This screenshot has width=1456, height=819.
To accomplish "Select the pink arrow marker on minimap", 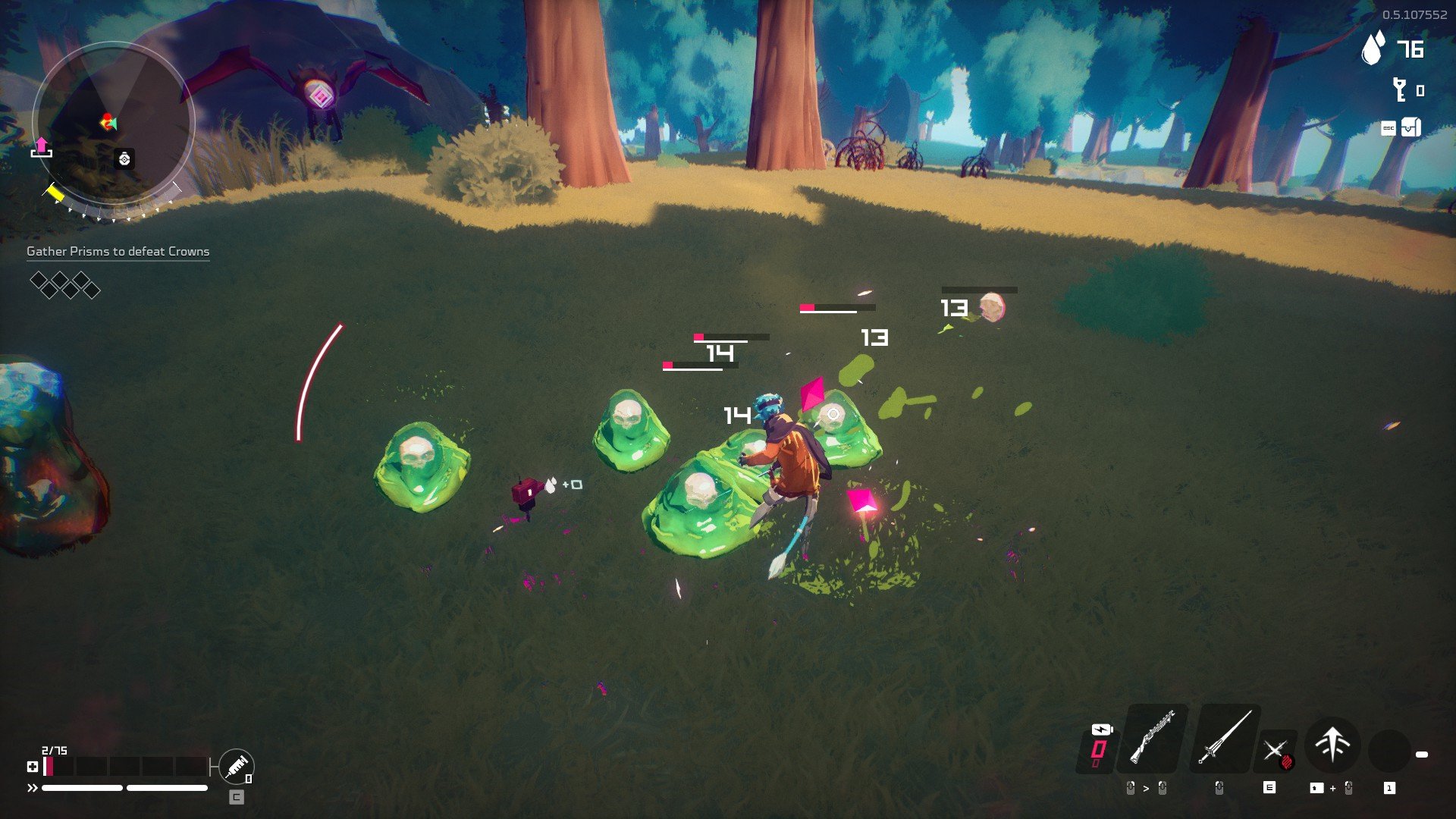I will pos(42,146).
